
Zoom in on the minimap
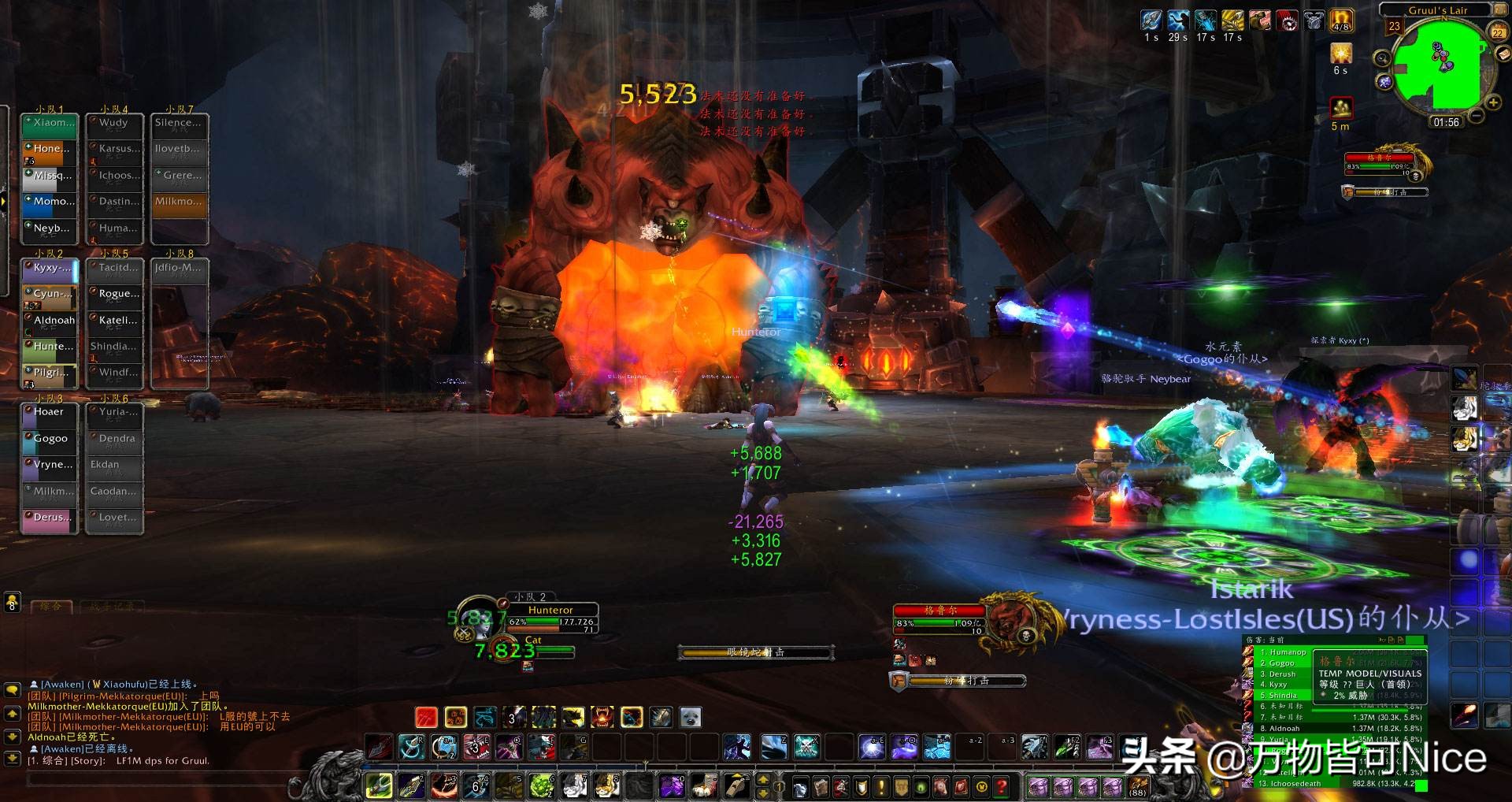click(x=1492, y=102)
